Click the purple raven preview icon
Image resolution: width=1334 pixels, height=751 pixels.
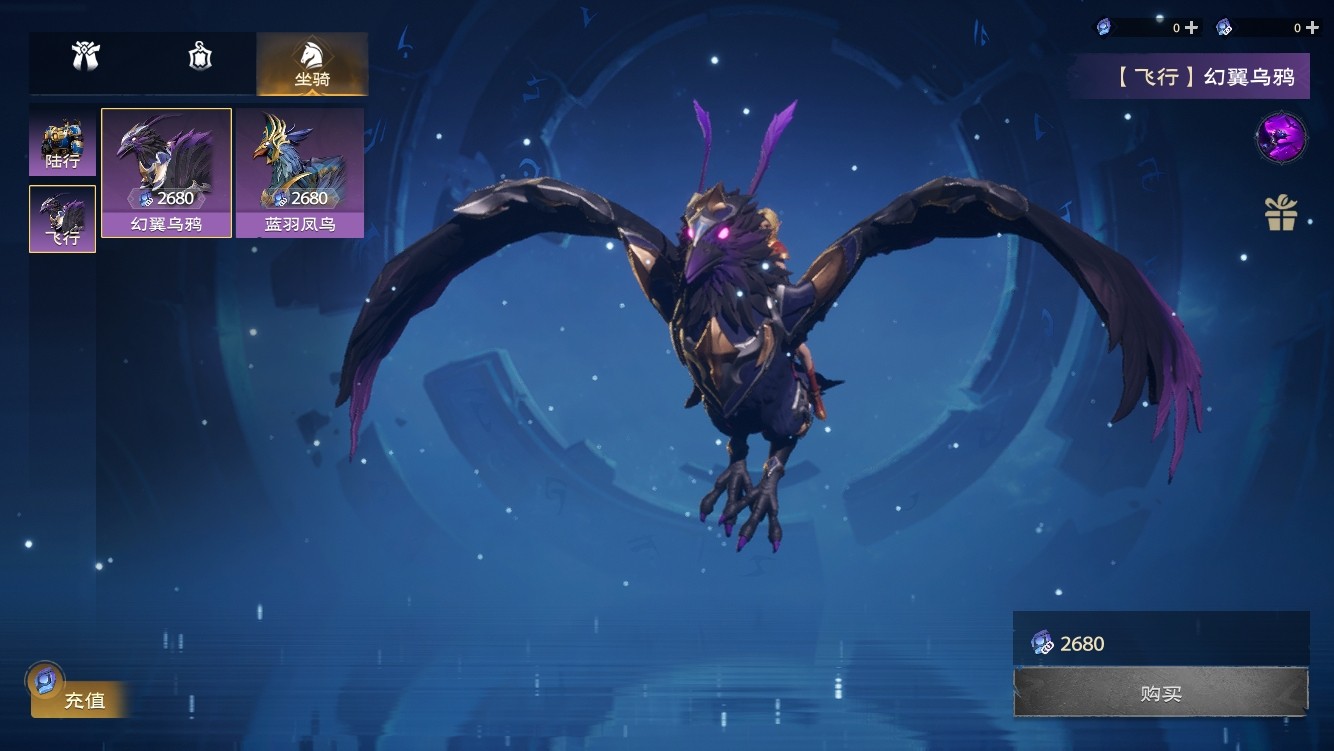(1281, 137)
